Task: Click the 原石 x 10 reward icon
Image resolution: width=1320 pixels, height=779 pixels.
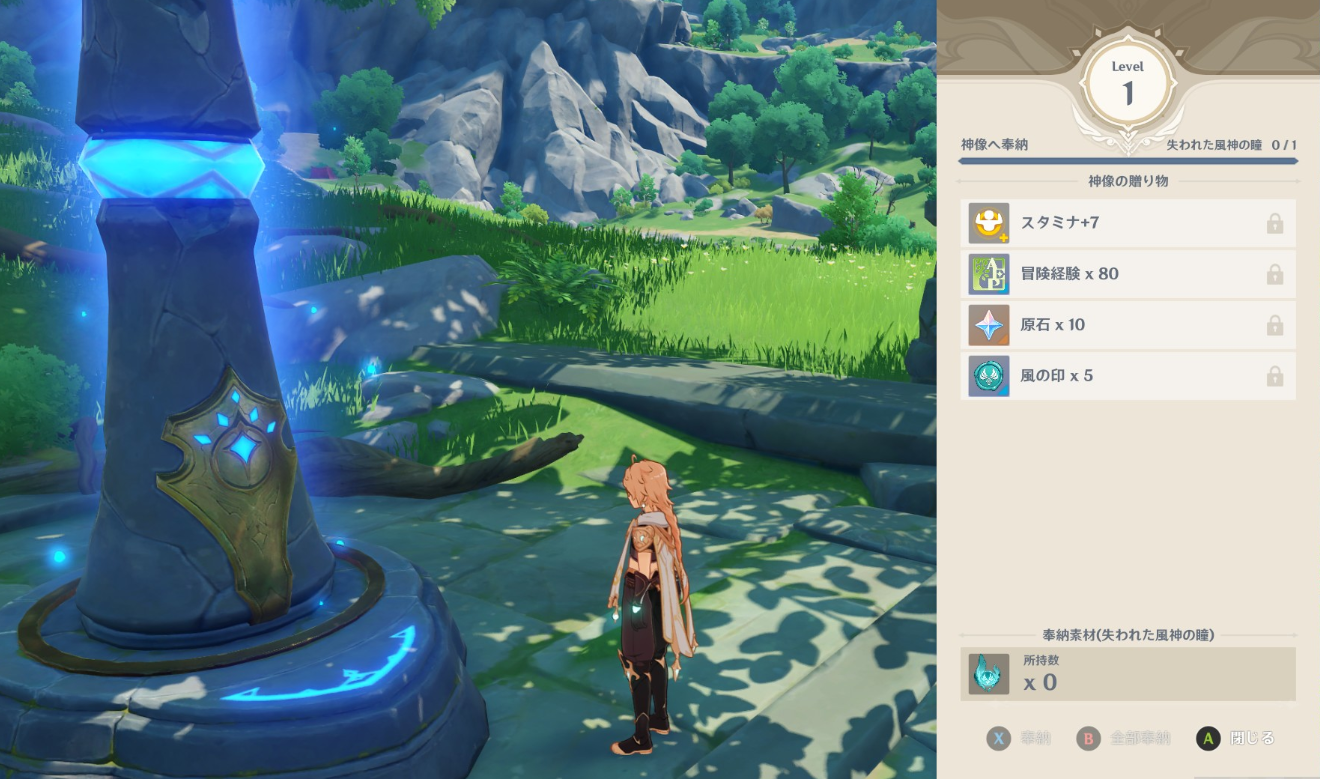Action: pos(988,325)
